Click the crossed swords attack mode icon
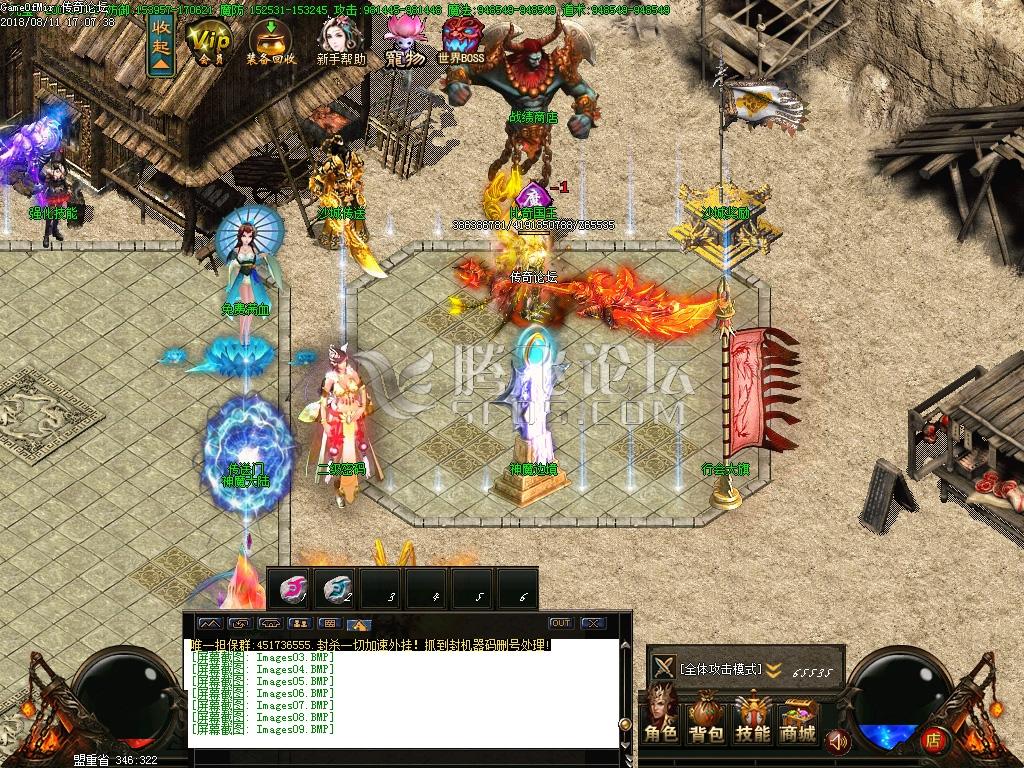 [662, 668]
